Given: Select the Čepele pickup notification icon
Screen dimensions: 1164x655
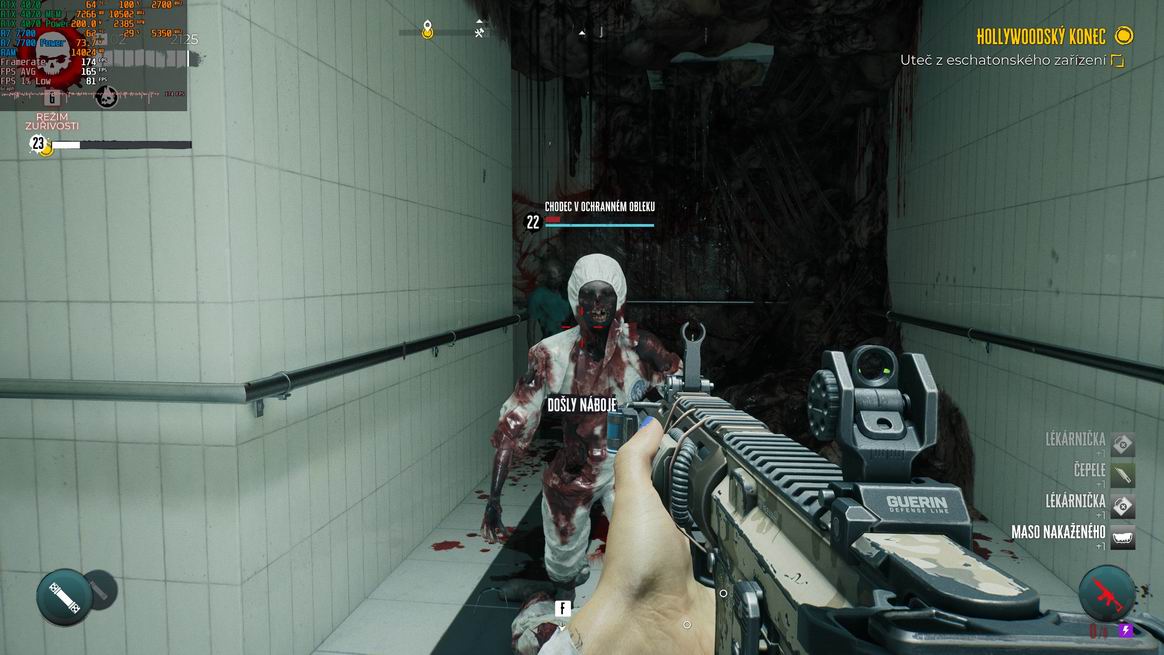Looking at the screenshot, I should [1122, 474].
